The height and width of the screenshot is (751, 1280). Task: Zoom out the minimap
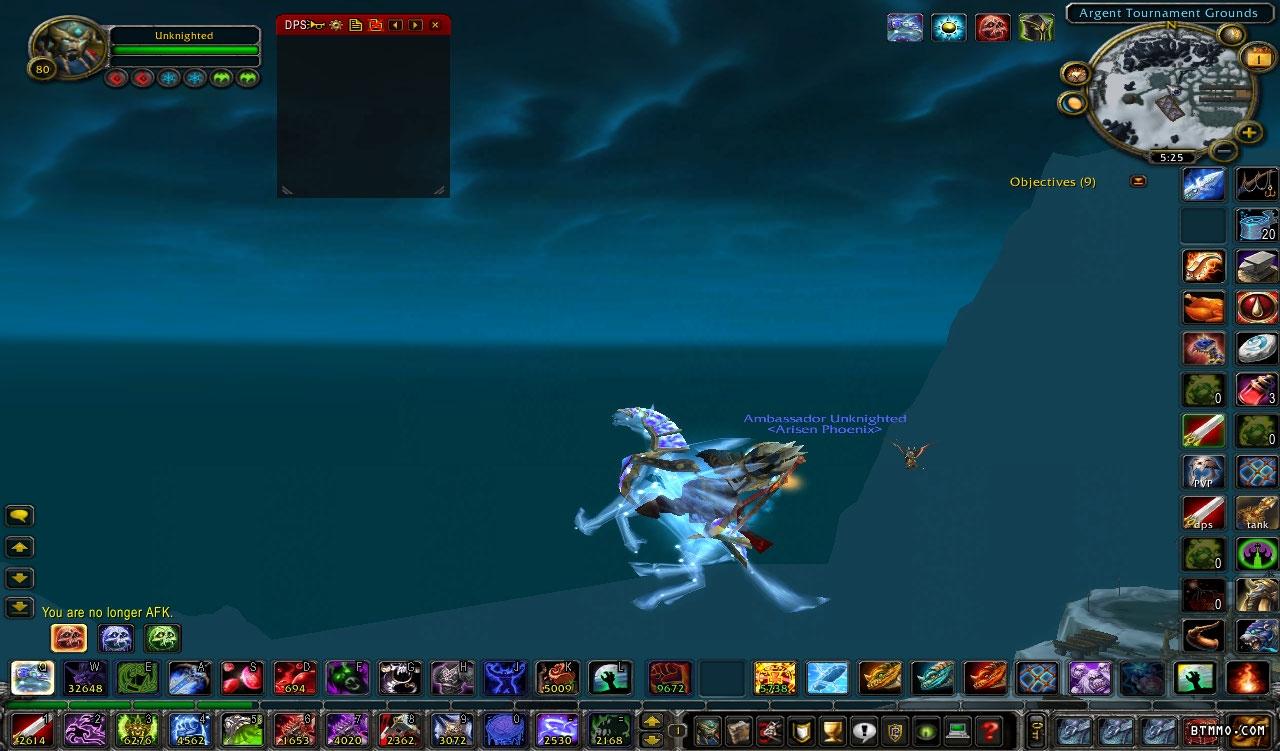[1223, 151]
